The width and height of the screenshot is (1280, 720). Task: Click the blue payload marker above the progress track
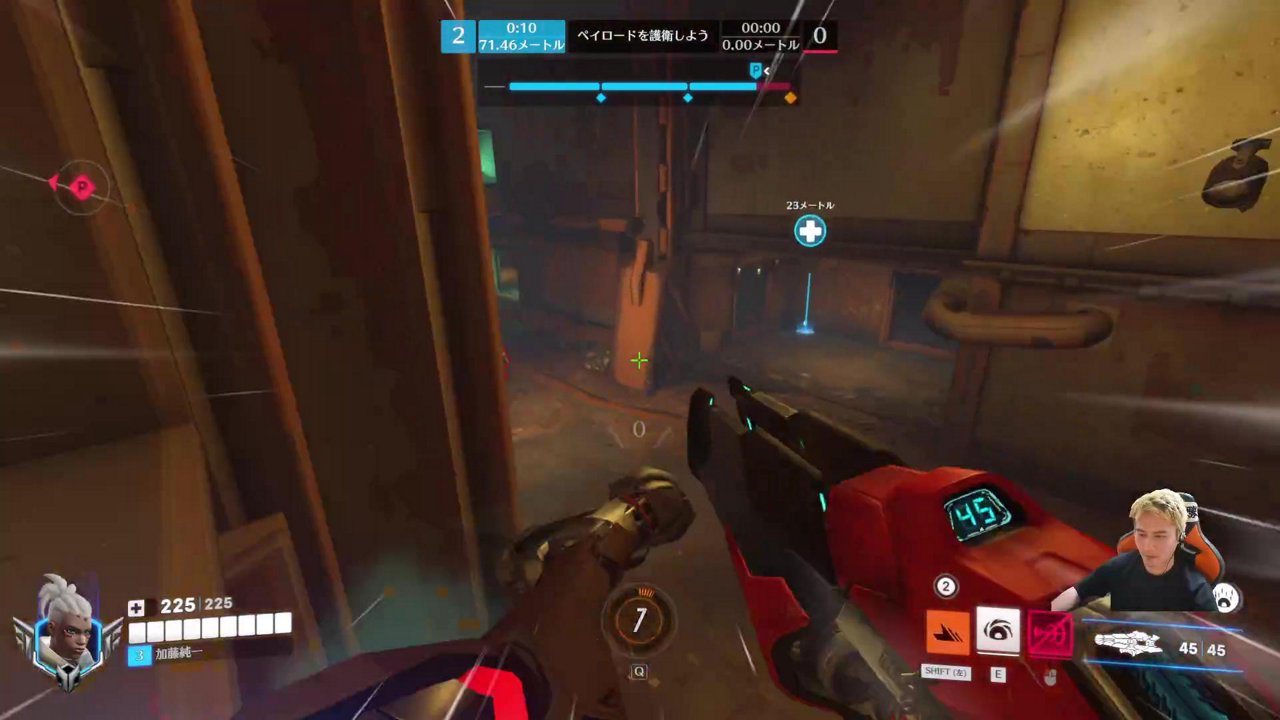[x=756, y=70]
